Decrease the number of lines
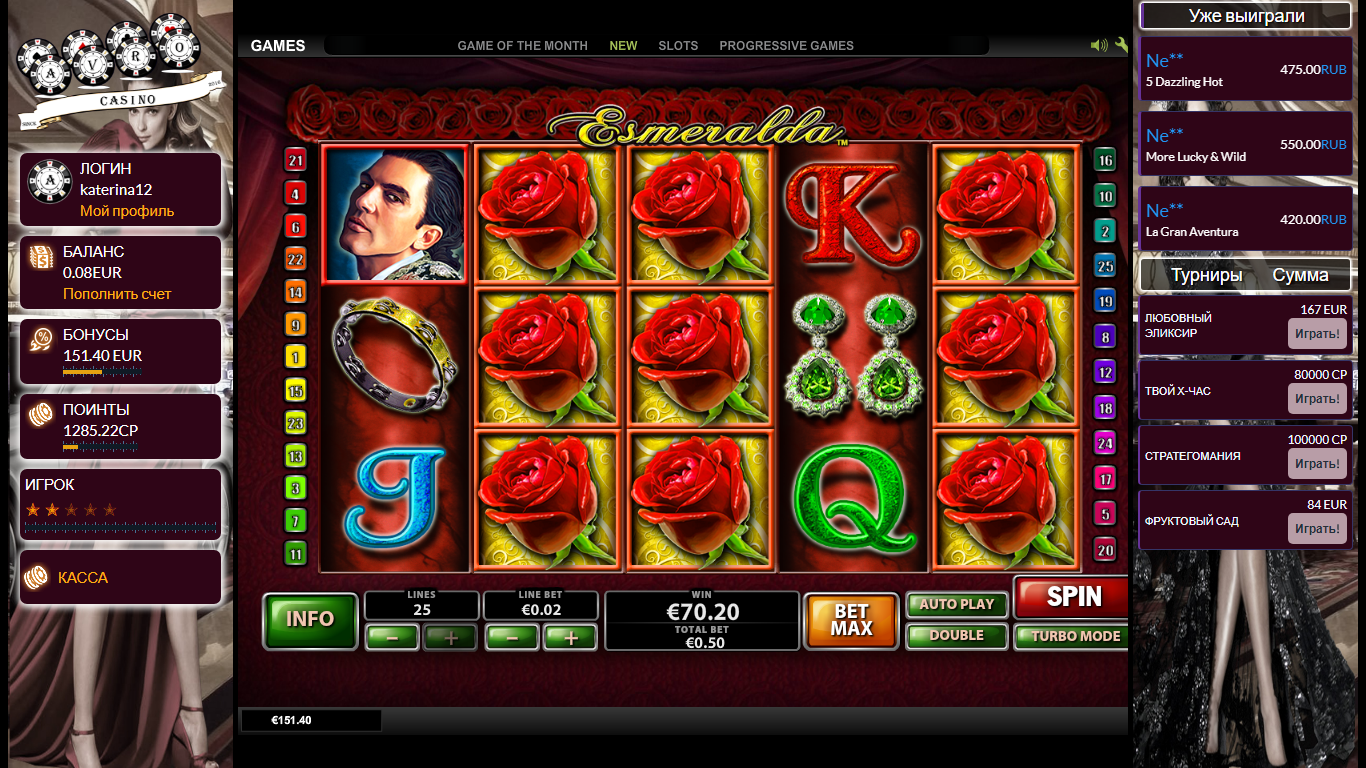 pos(391,637)
